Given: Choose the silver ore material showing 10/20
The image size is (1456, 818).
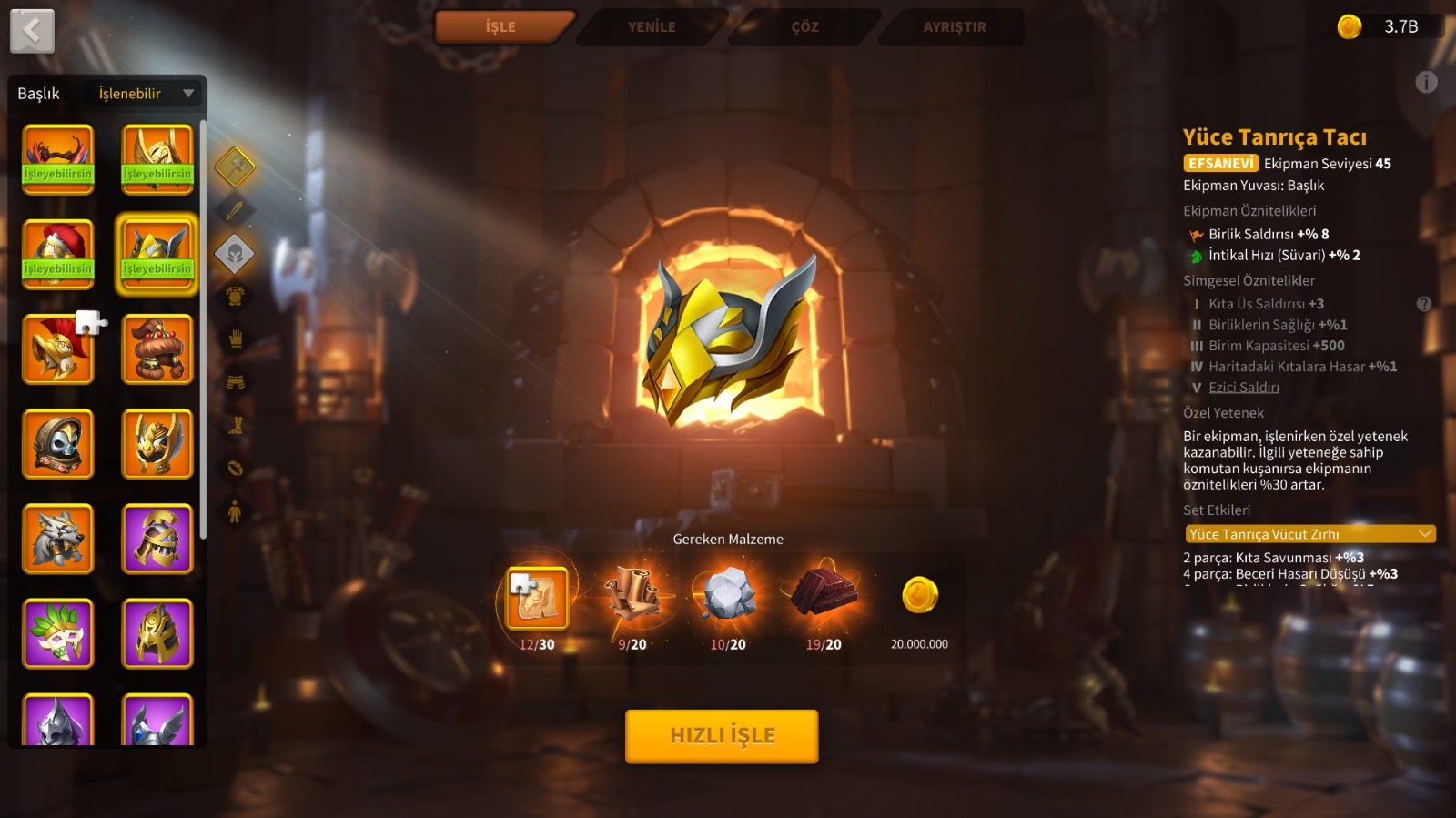Looking at the screenshot, I should [x=728, y=594].
